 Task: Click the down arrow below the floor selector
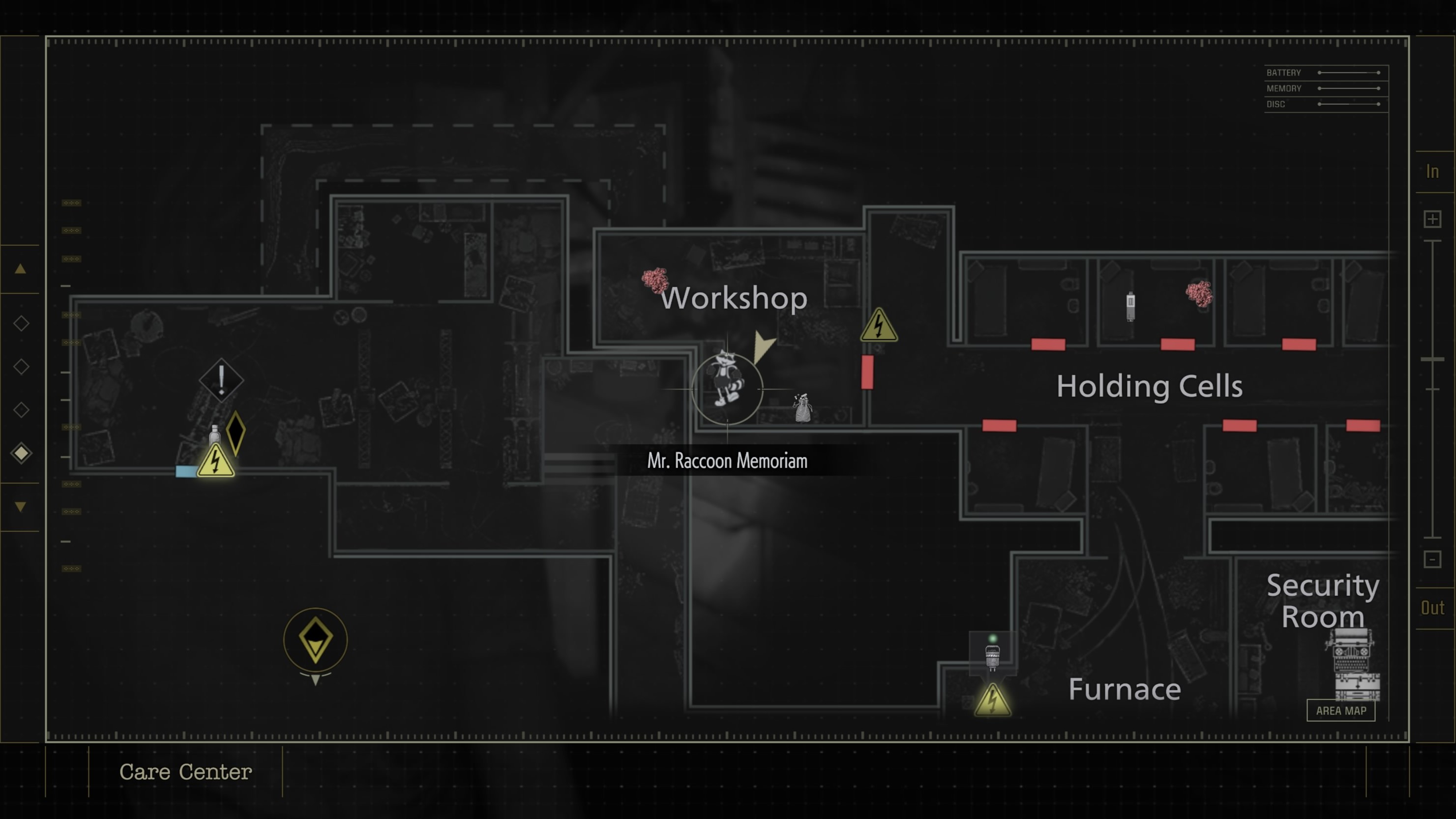pos(20,507)
